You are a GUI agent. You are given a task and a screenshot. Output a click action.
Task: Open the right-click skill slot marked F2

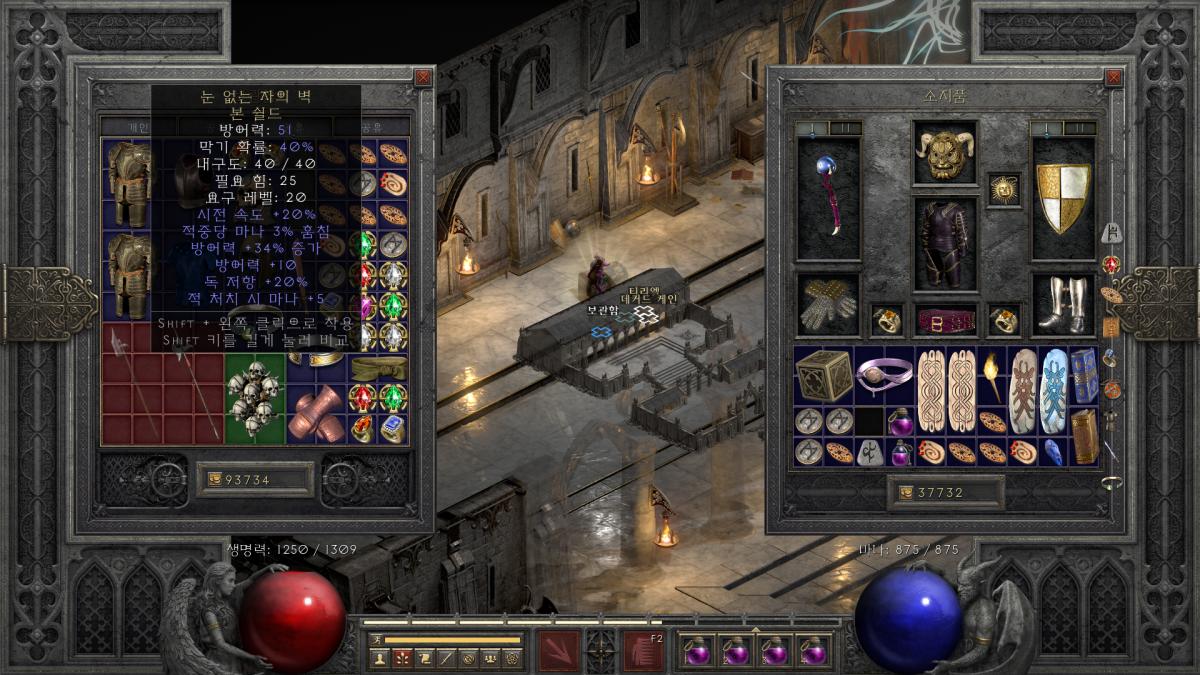click(x=643, y=651)
